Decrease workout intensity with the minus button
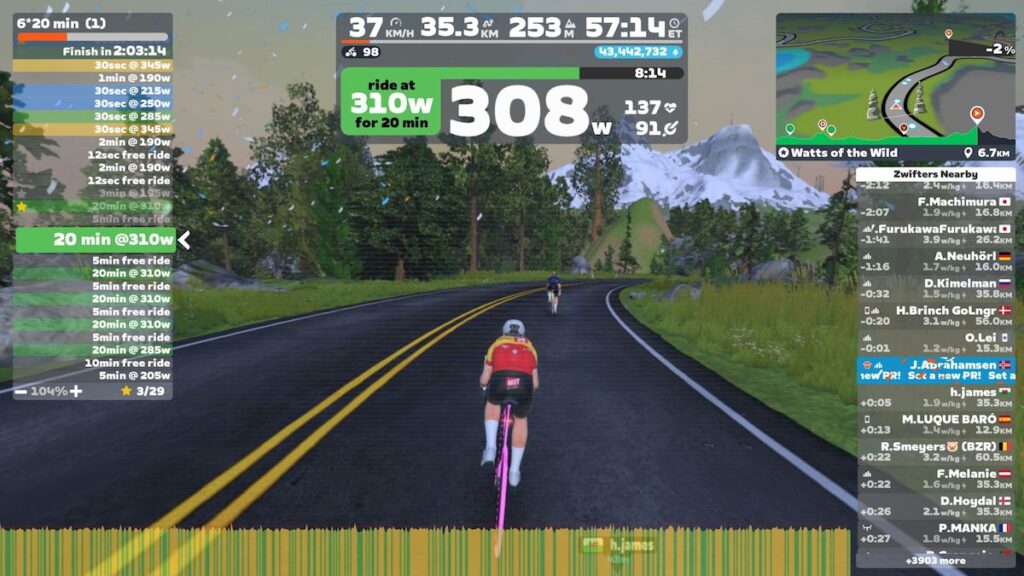The image size is (1024, 576). 21,390
